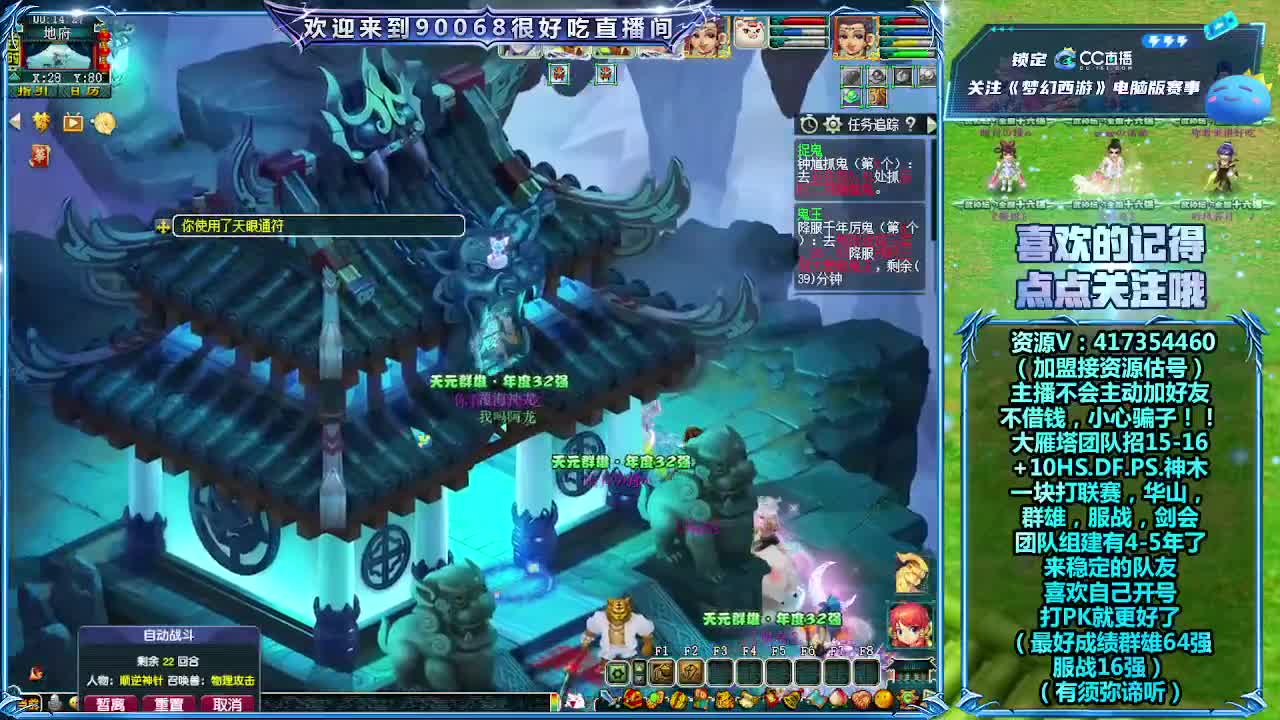Switch to the 指引 tab under the minimap

coord(30,92)
